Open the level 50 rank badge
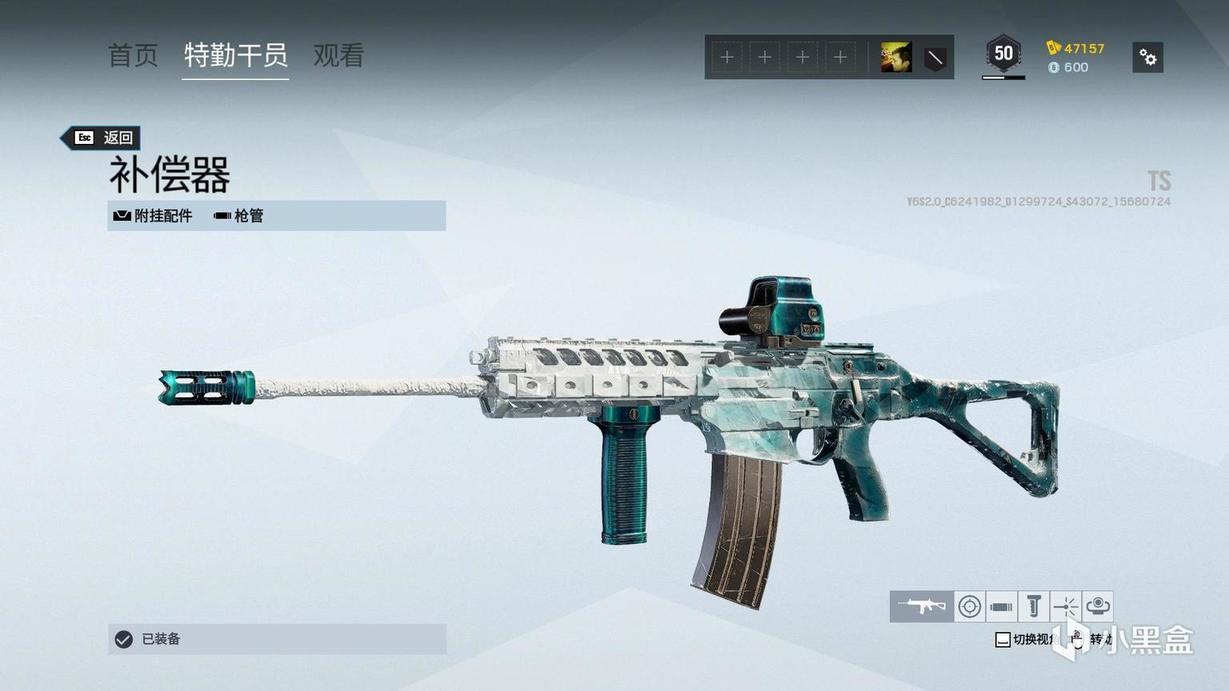This screenshot has width=1229, height=691. point(1003,54)
